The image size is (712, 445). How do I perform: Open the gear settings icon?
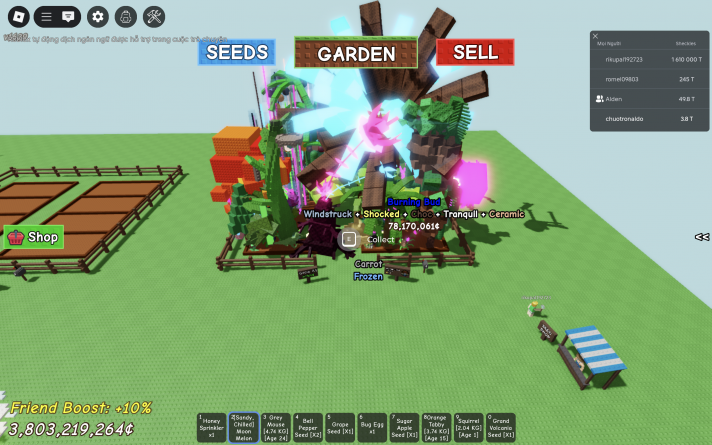click(97, 16)
